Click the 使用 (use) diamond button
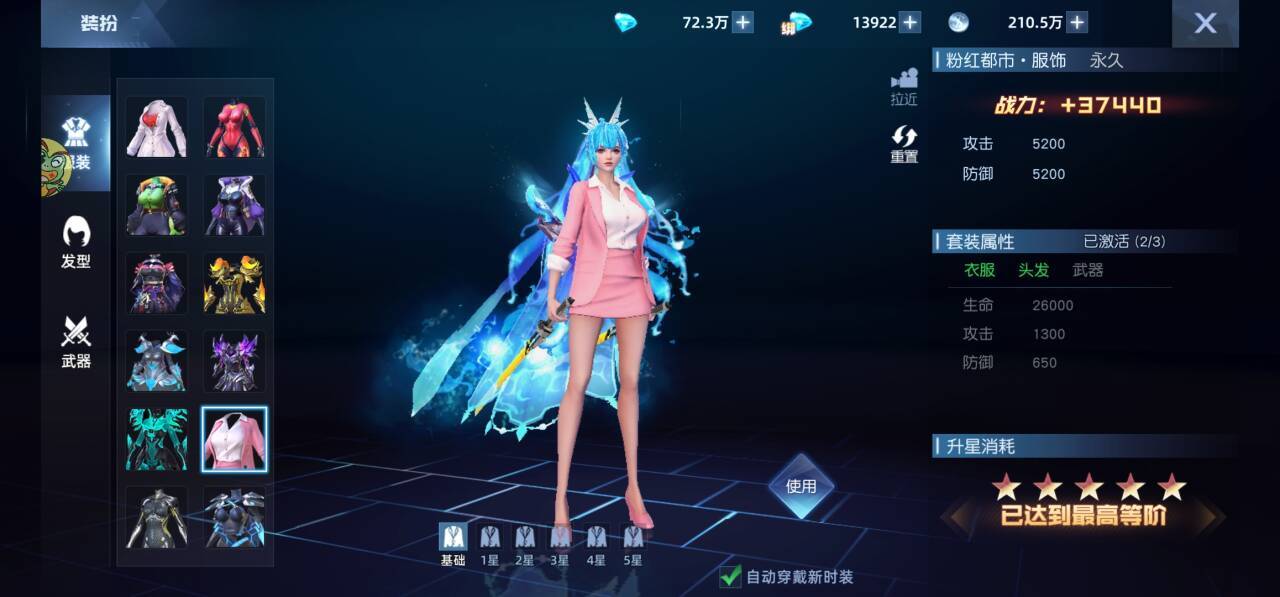Image resolution: width=1280 pixels, height=597 pixels. pyautogui.click(x=801, y=486)
